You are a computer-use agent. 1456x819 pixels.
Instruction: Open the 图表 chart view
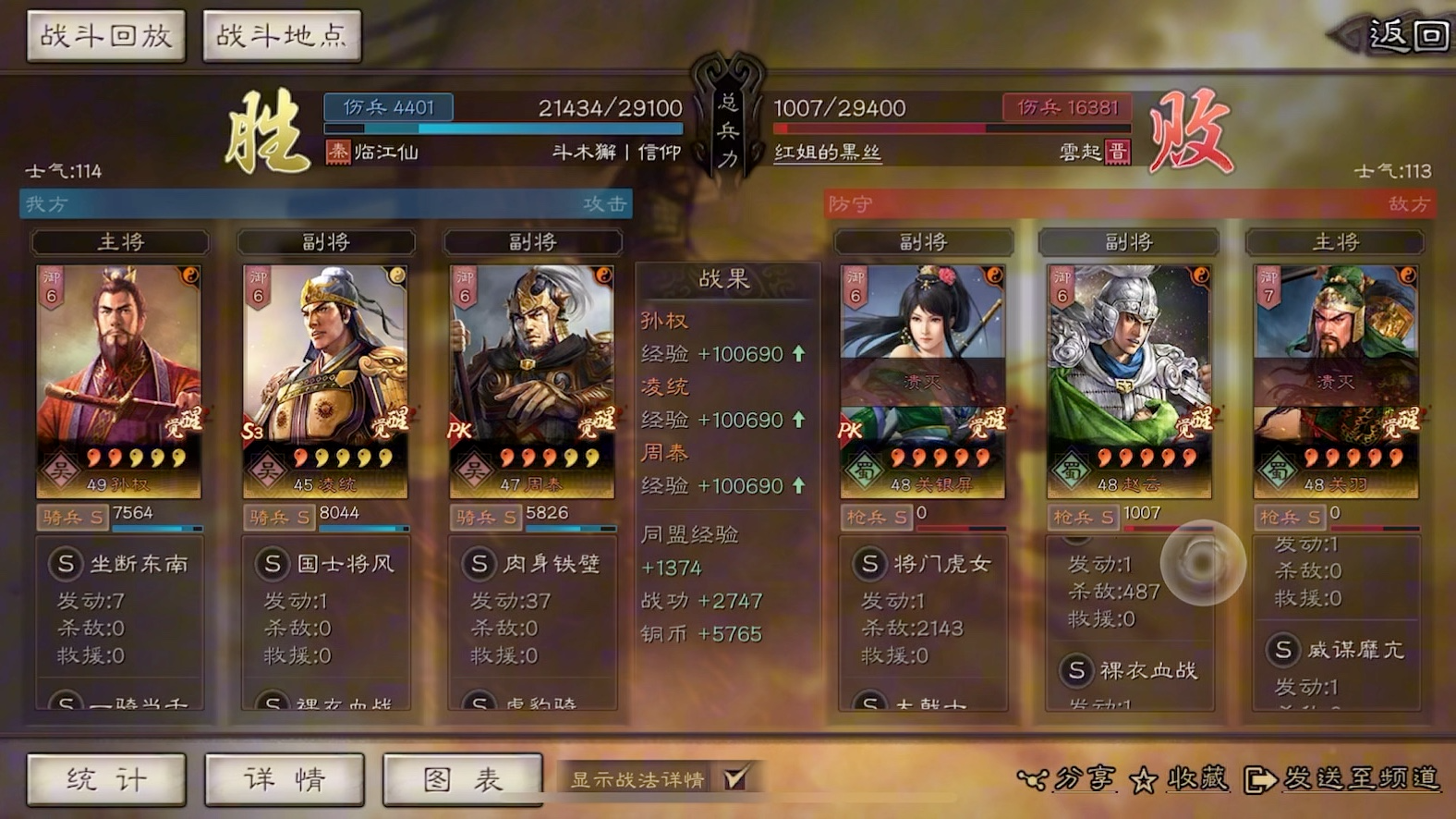(462, 779)
